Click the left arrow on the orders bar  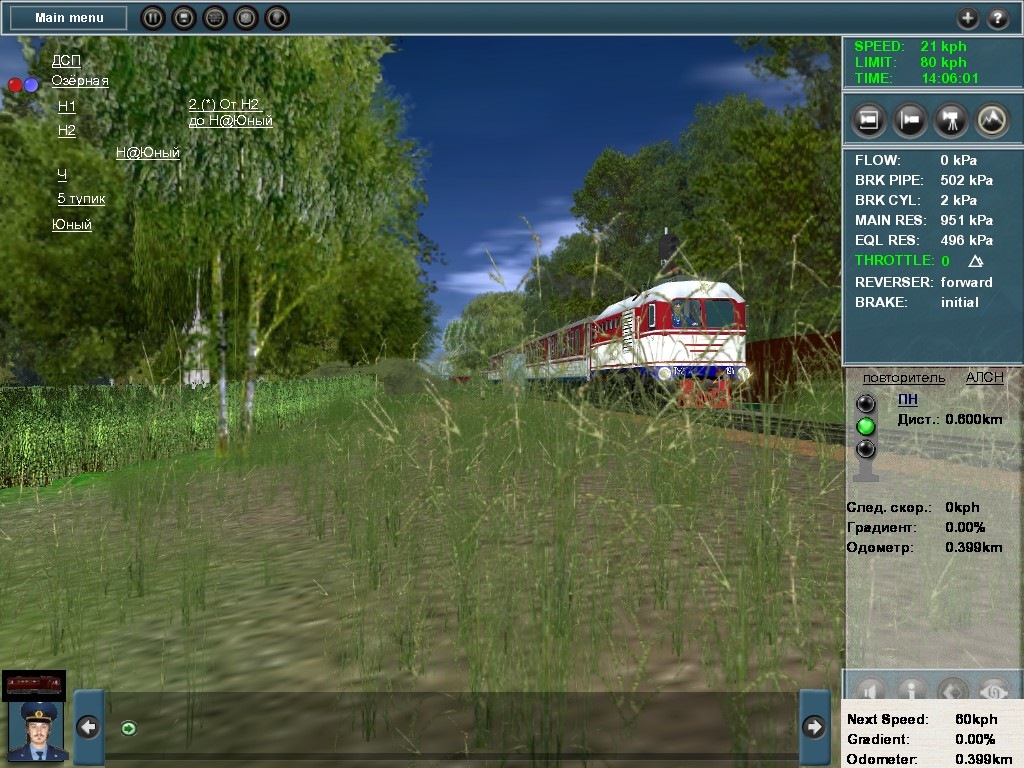click(x=89, y=727)
